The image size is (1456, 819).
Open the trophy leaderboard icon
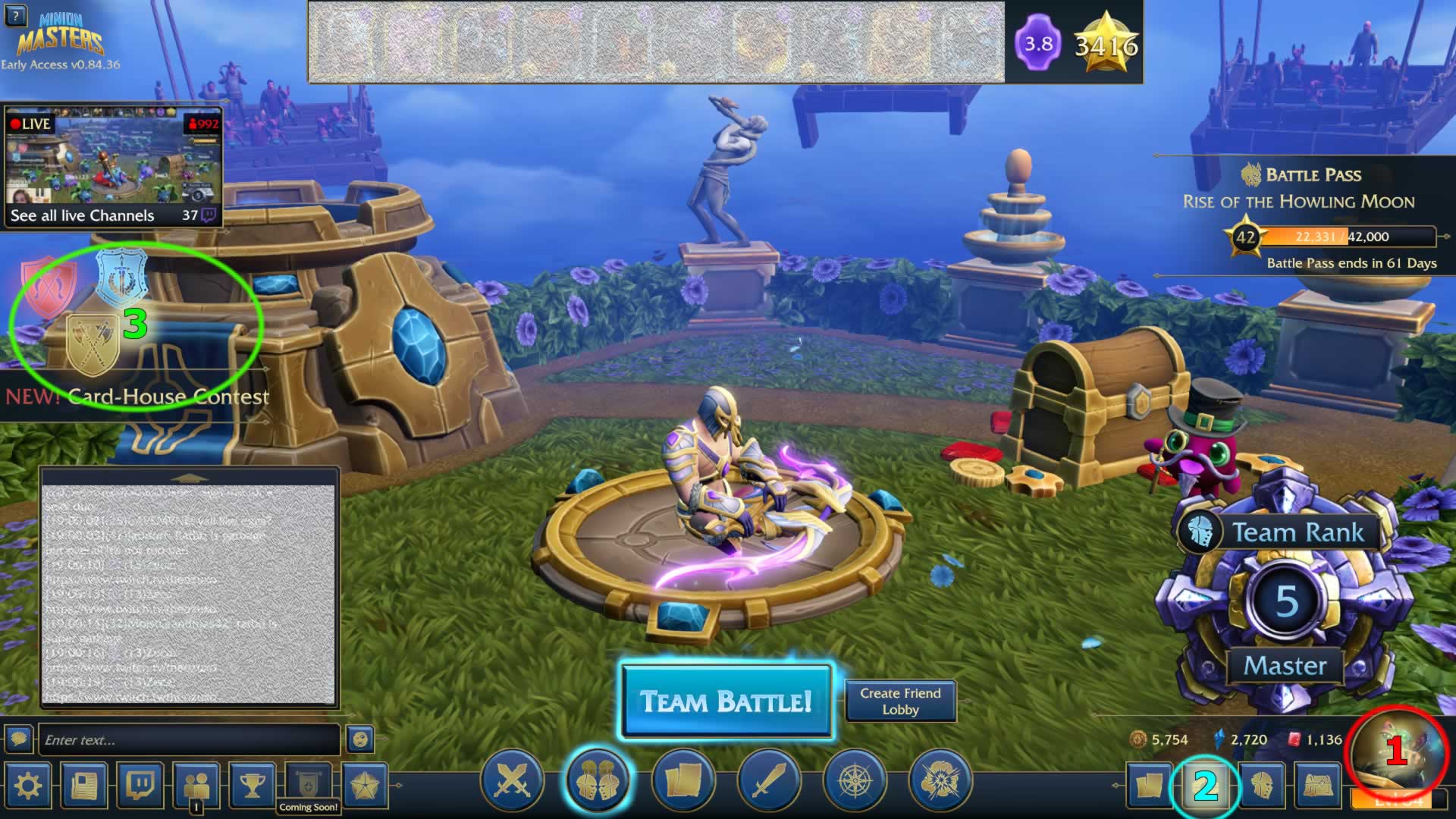[x=252, y=785]
